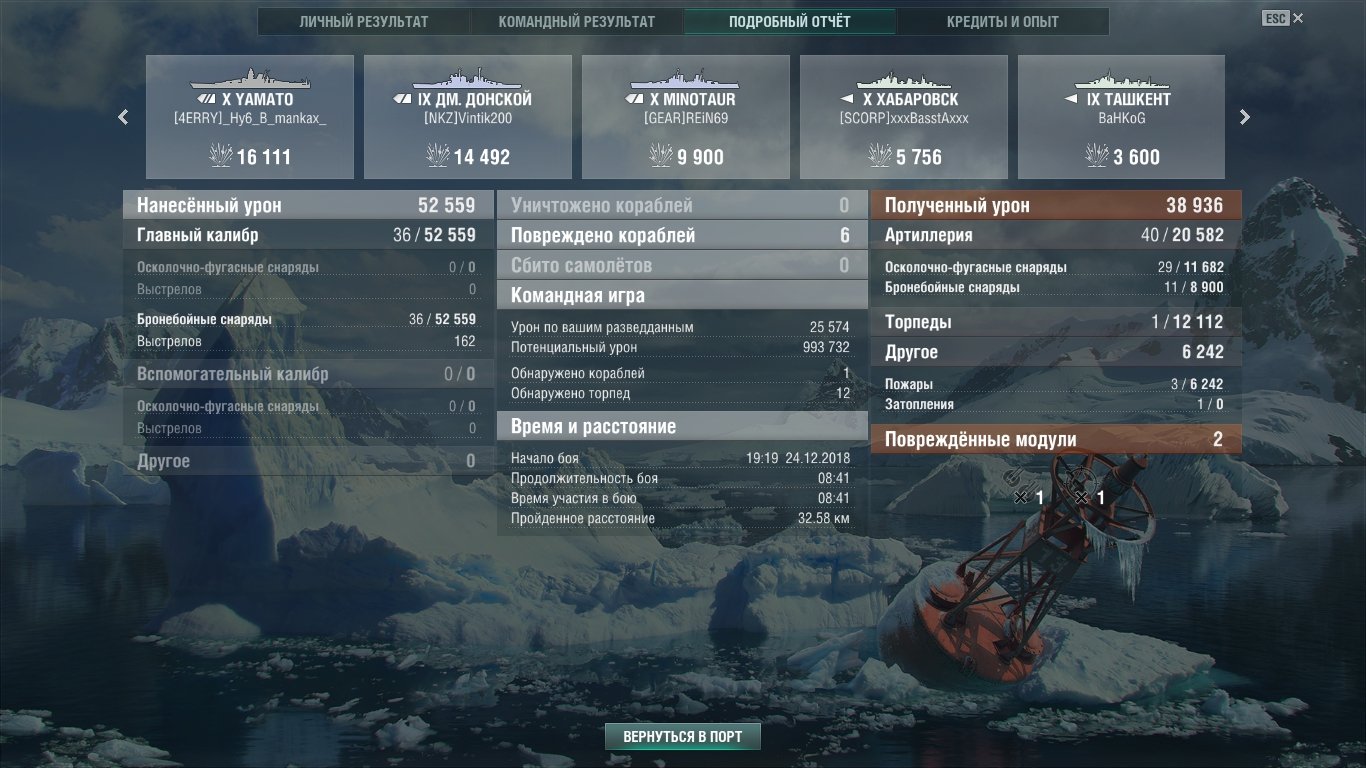
Task: Show the Кредиты и опыт tab
Action: [x=1003, y=22]
